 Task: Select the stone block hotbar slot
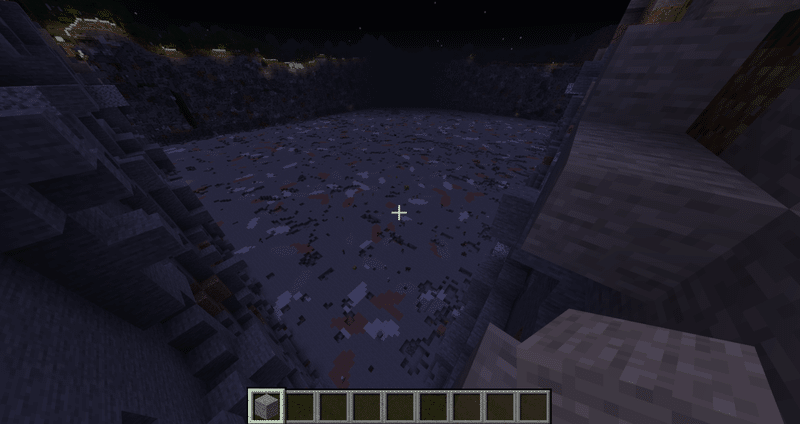pyautogui.click(x=266, y=405)
